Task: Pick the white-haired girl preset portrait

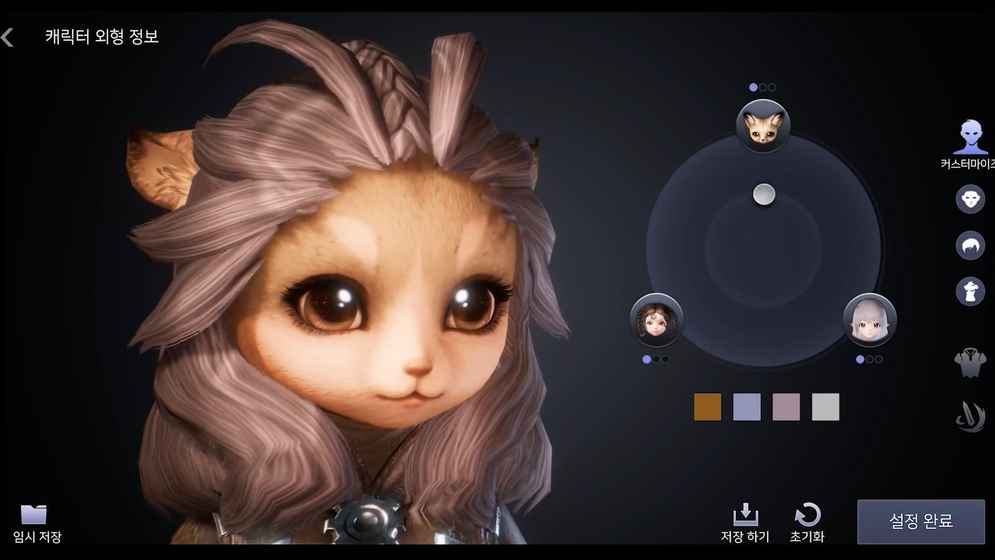Action: tap(869, 320)
